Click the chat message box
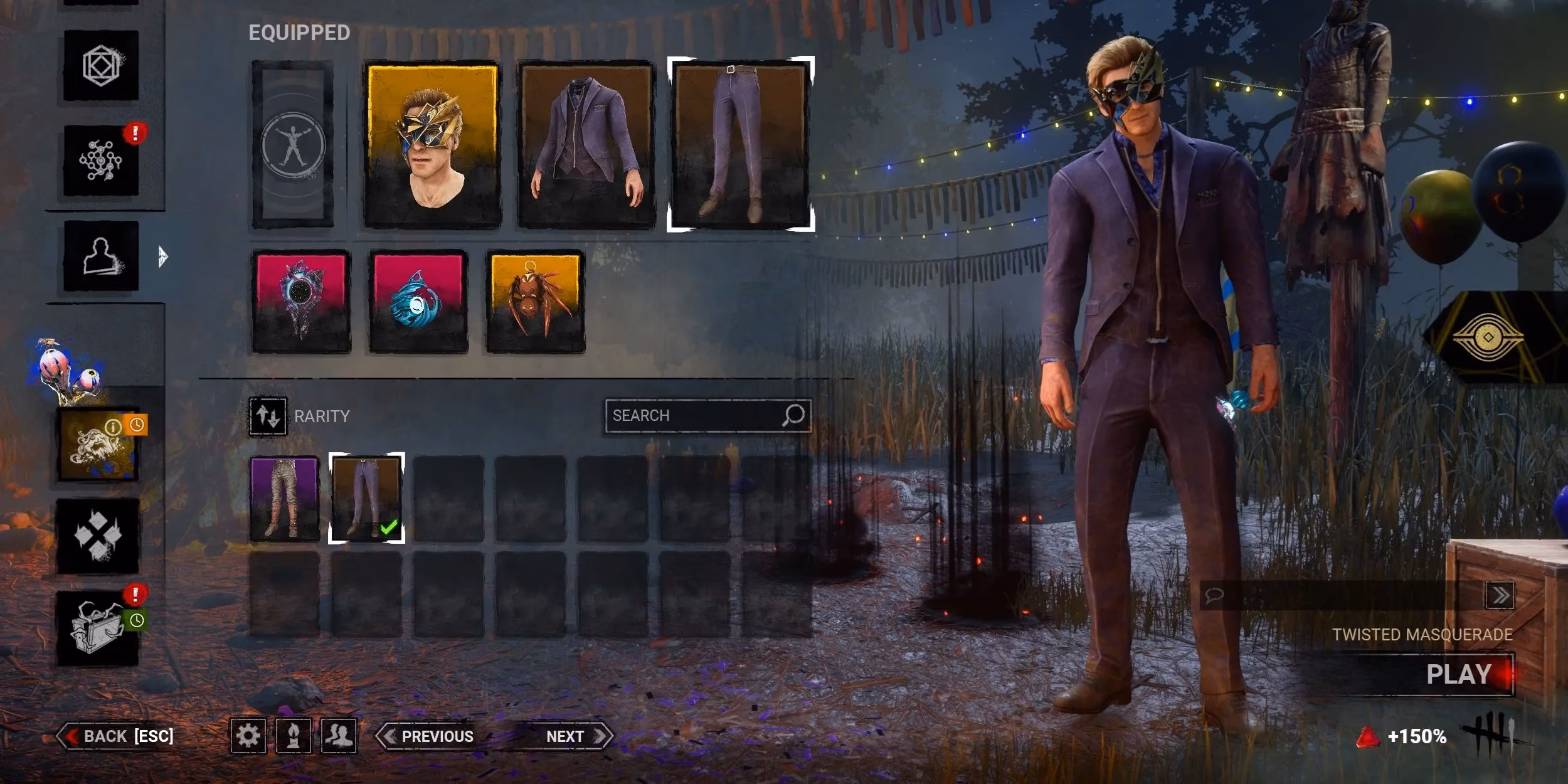The height and width of the screenshot is (784, 1568). [x=1342, y=595]
